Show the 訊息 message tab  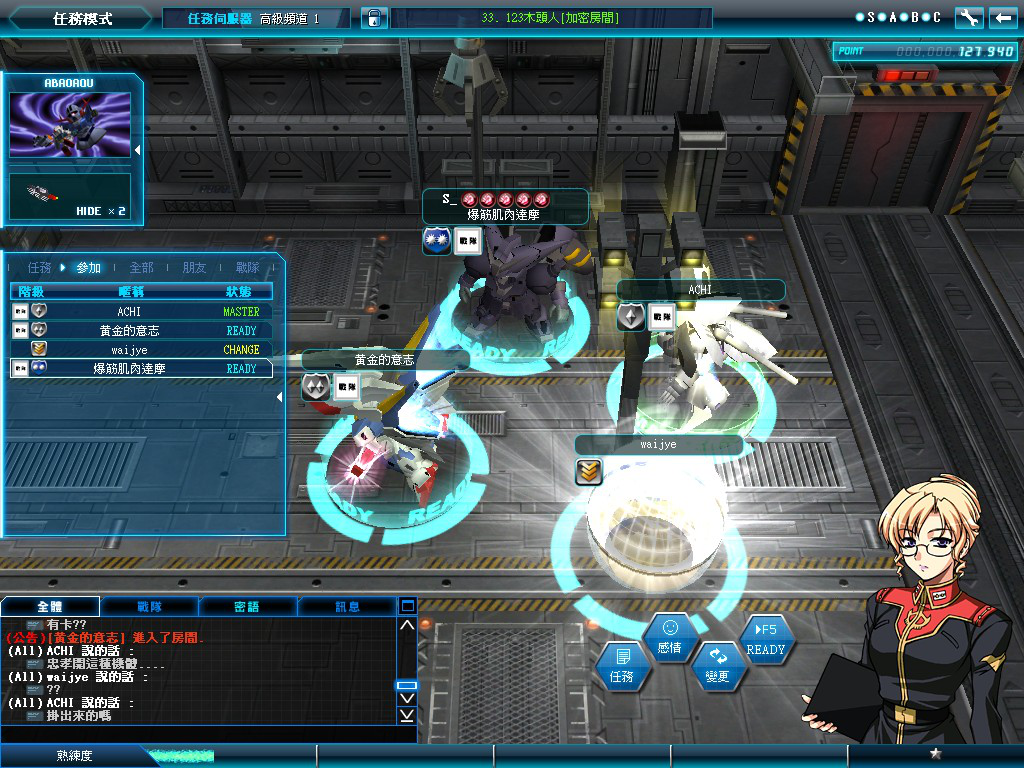pos(347,606)
